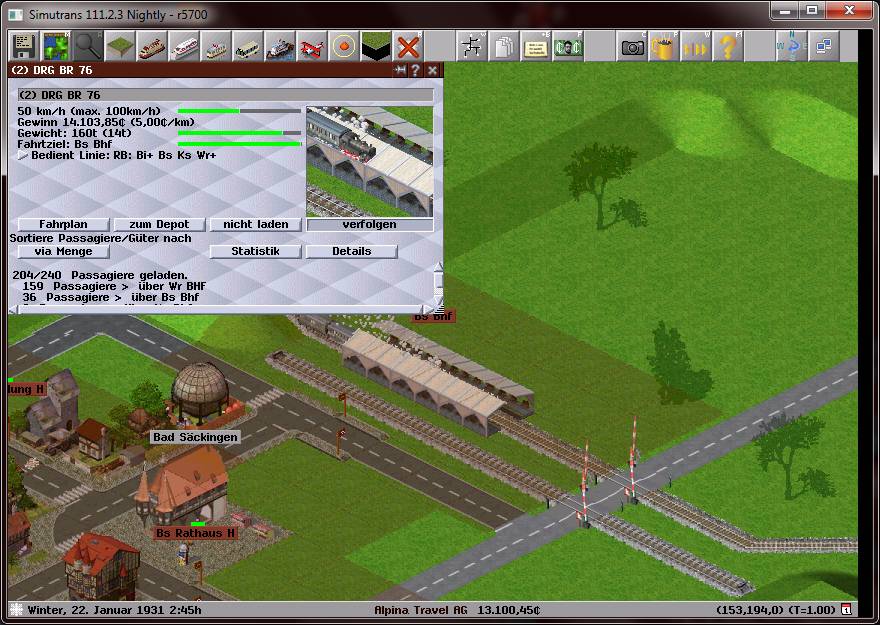Screen dimensions: 880x625
Task: Click the convoy name field DRG BR 76
Action: [225, 95]
